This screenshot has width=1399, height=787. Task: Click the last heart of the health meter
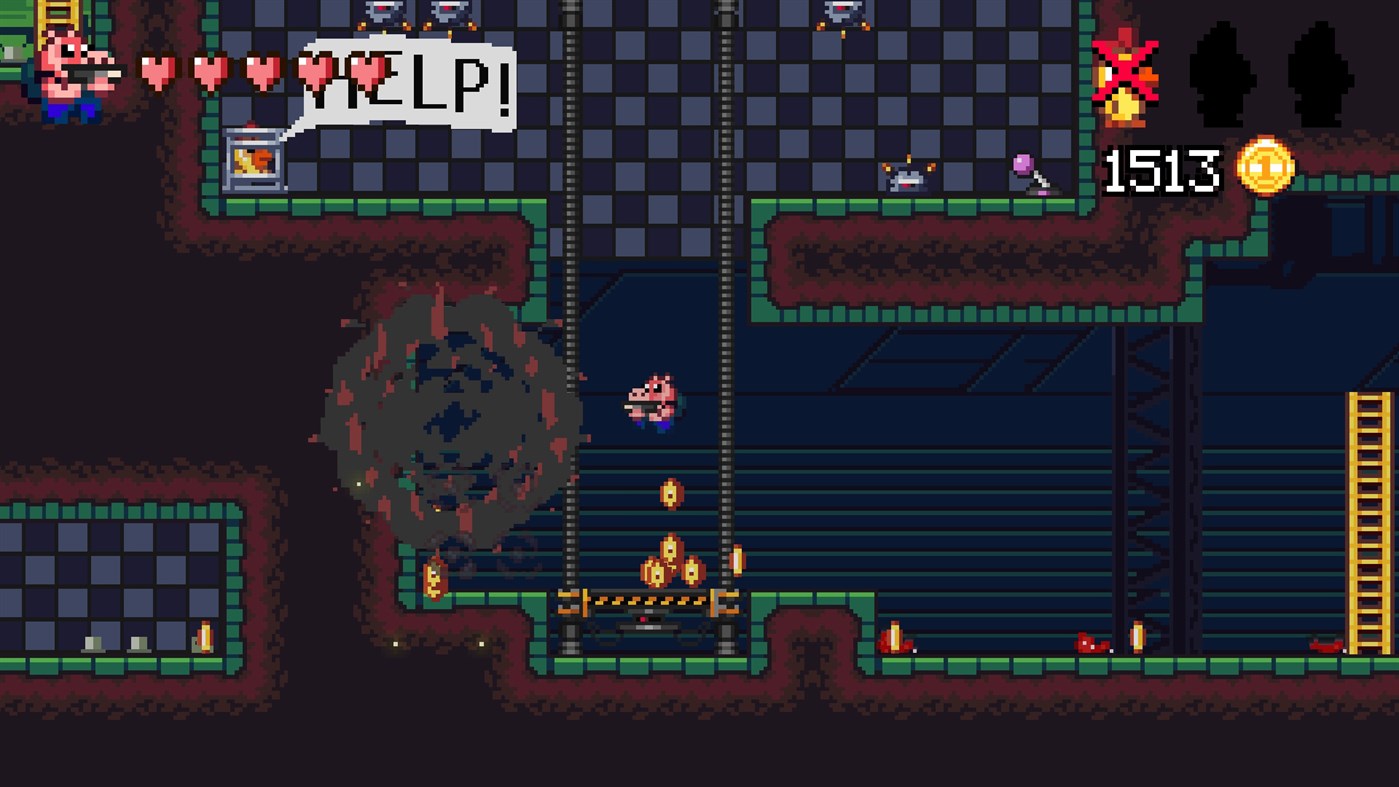[372, 72]
